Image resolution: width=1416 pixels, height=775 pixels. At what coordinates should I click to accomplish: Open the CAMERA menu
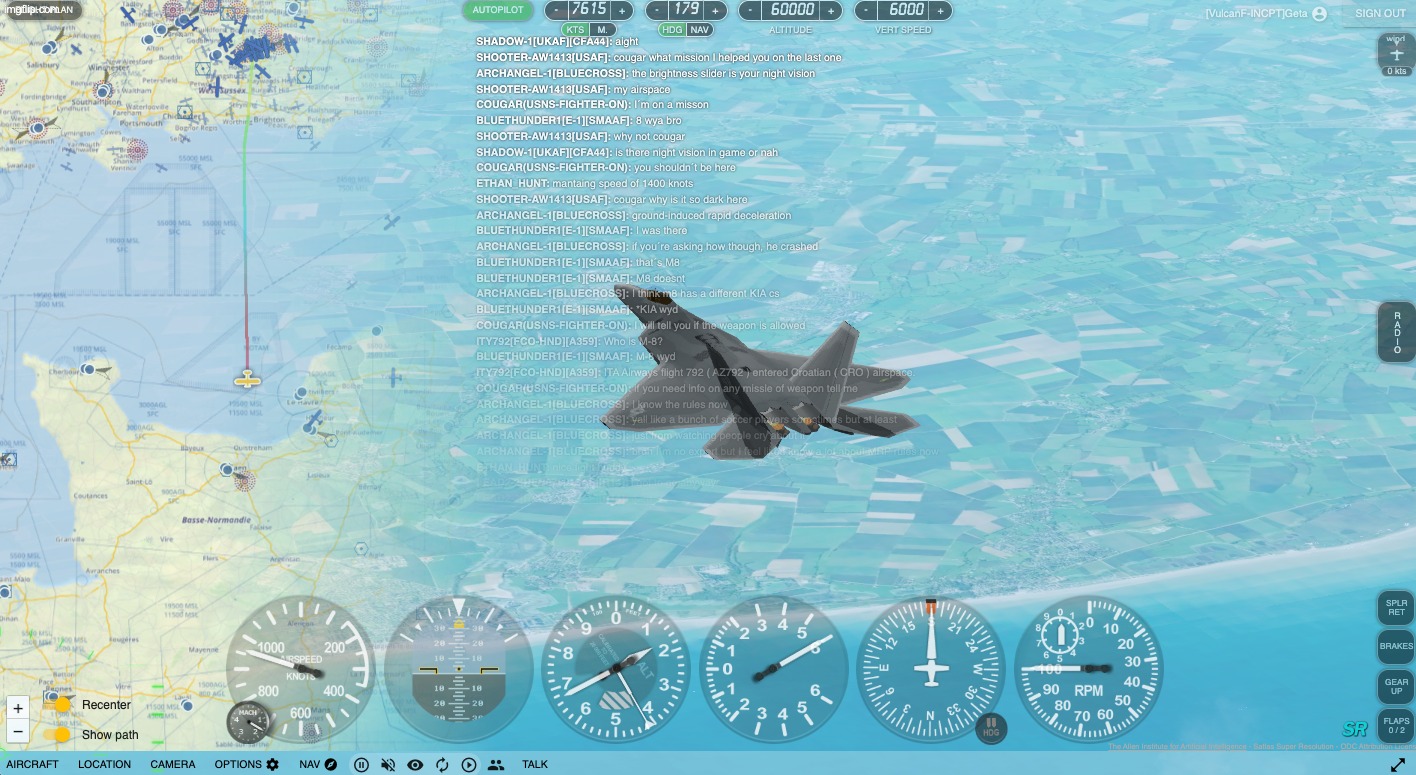(172, 764)
